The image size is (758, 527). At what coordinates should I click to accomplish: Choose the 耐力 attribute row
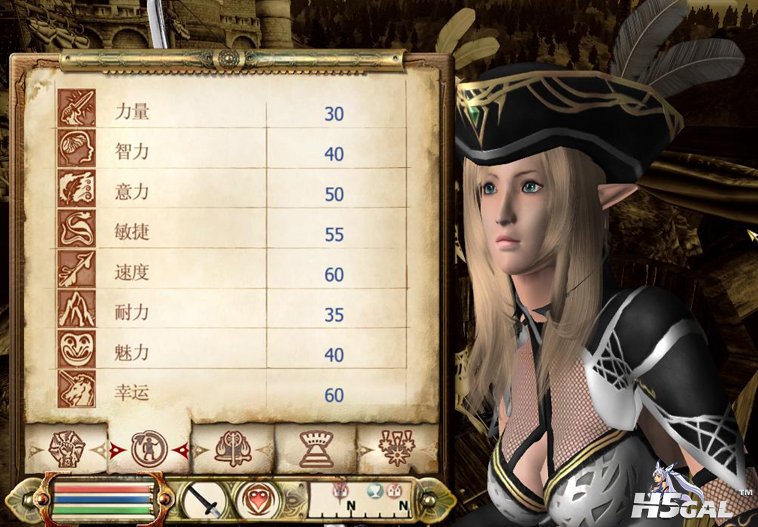[232, 314]
